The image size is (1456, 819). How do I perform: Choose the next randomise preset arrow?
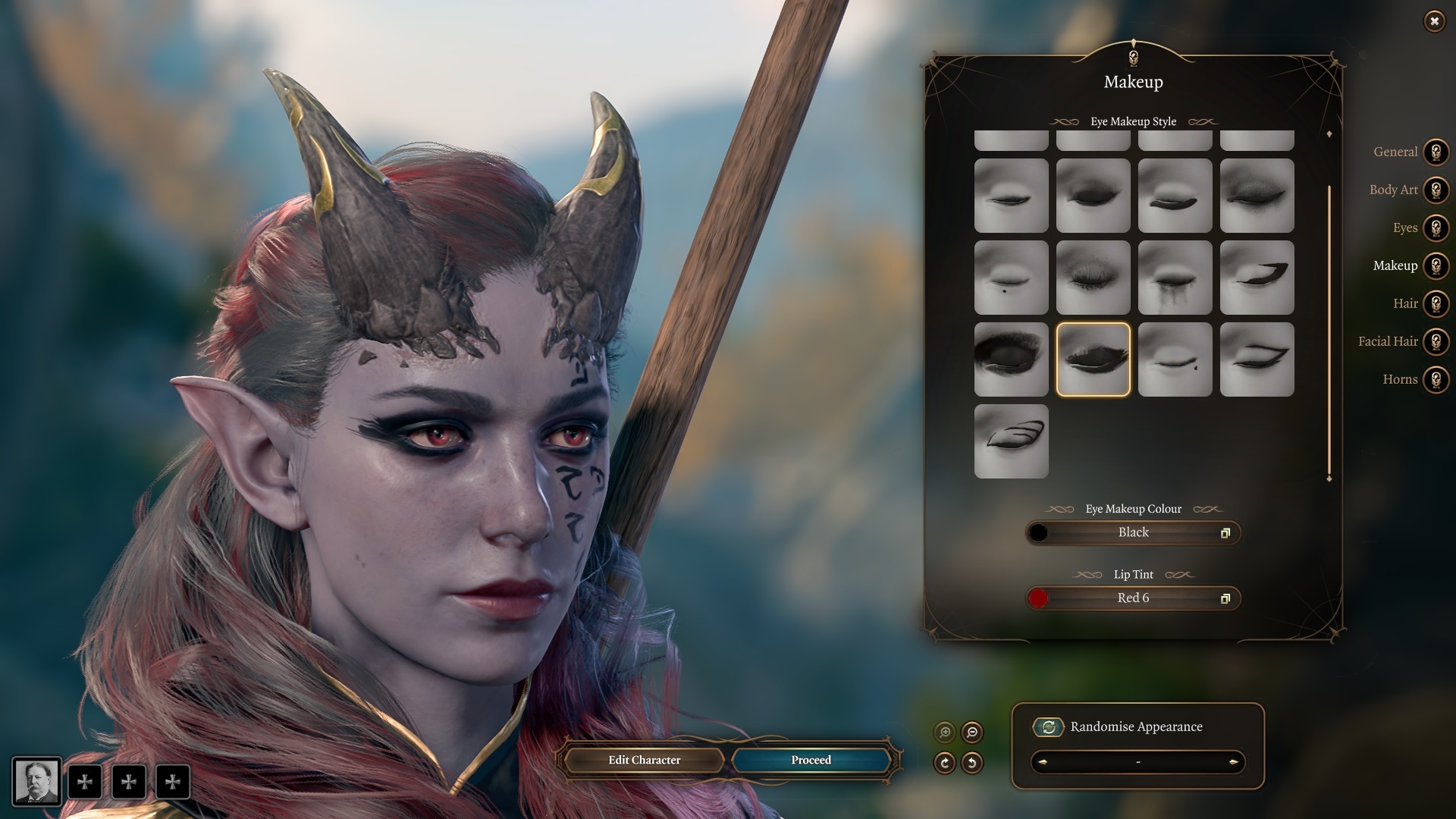(x=1234, y=762)
